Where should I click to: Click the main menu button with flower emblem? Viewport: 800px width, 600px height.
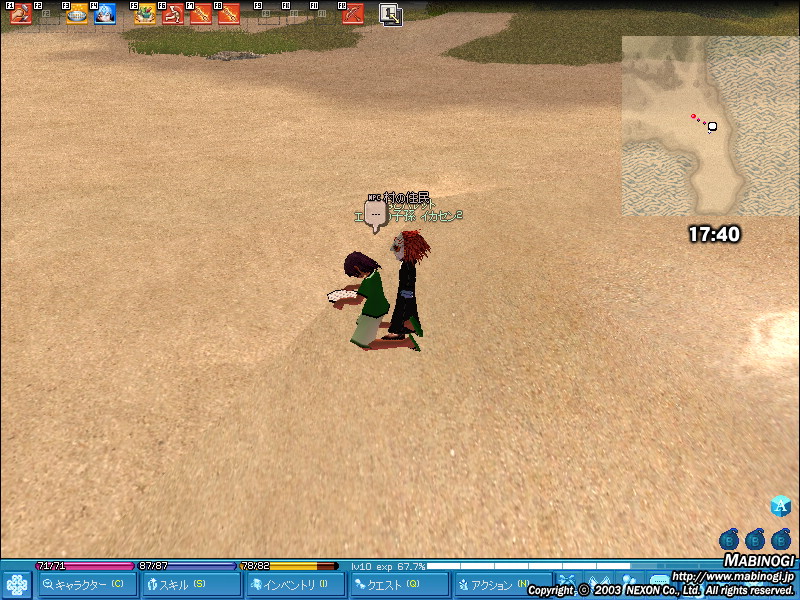coord(16,584)
